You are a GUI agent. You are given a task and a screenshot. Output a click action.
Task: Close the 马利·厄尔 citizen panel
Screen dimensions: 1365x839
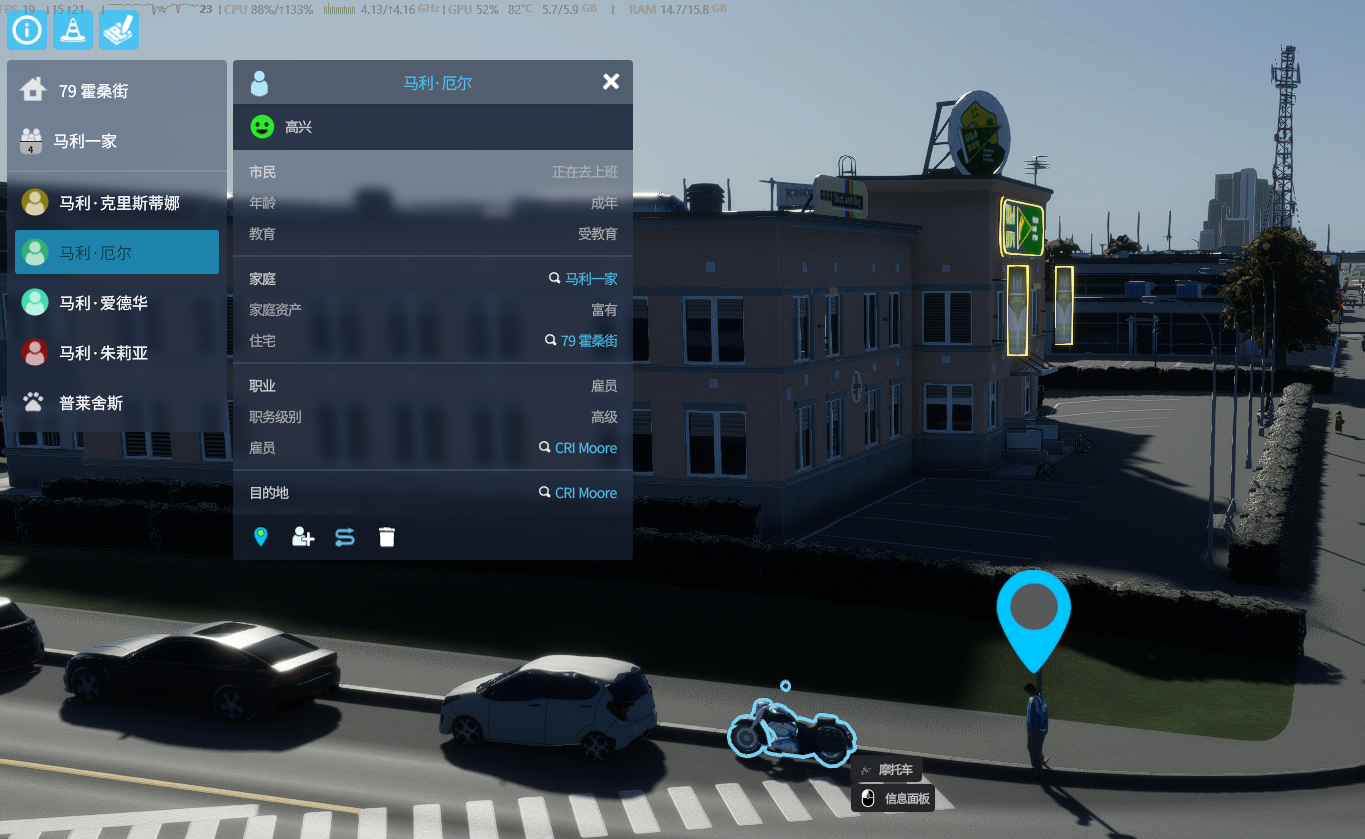611,82
